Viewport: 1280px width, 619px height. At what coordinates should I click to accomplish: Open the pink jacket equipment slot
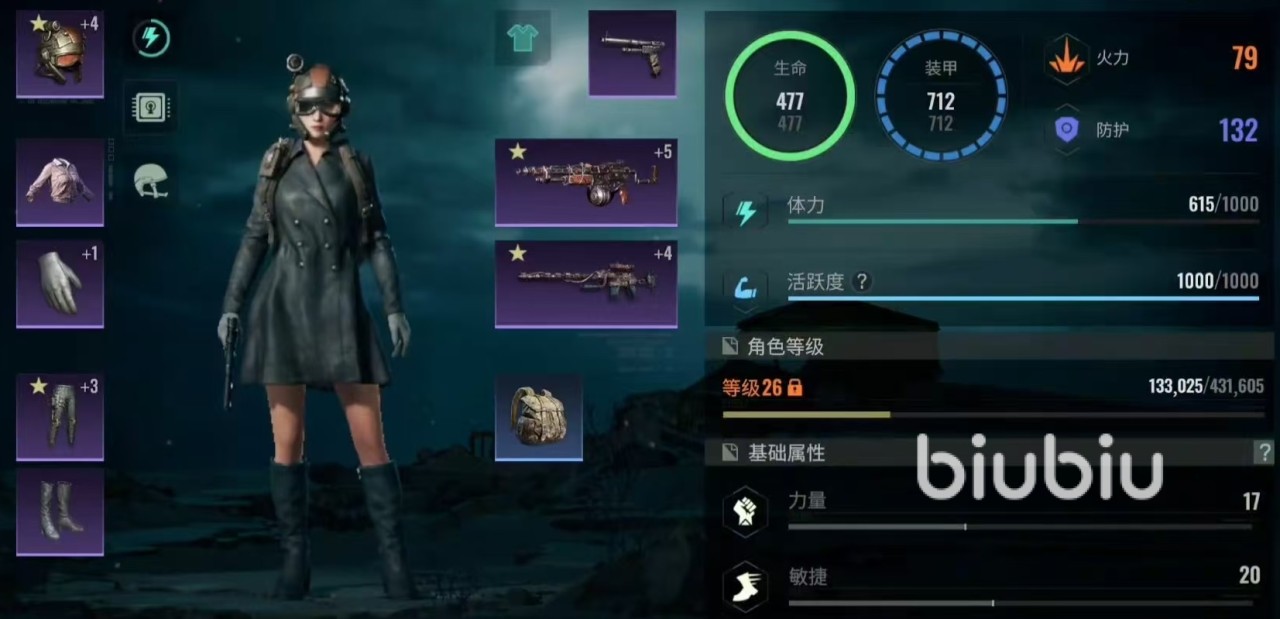(60, 182)
